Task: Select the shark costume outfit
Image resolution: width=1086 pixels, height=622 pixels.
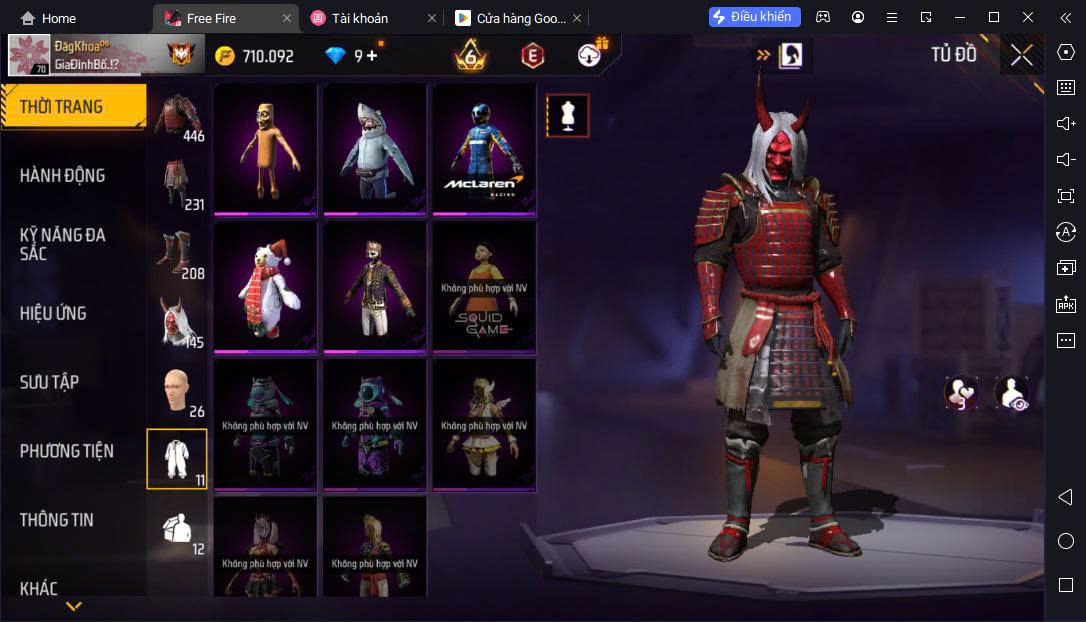Action: (x=375, y=148)
